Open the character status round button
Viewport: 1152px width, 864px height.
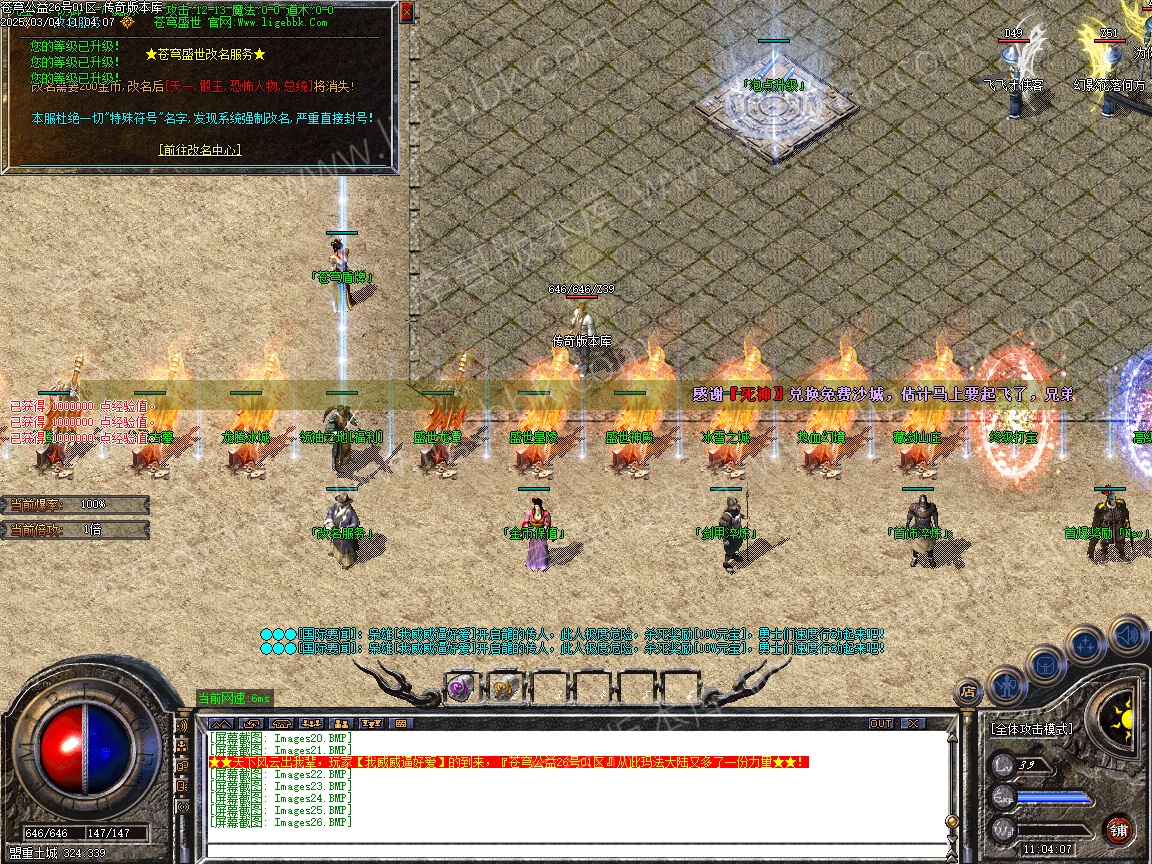pos(1006,686)
